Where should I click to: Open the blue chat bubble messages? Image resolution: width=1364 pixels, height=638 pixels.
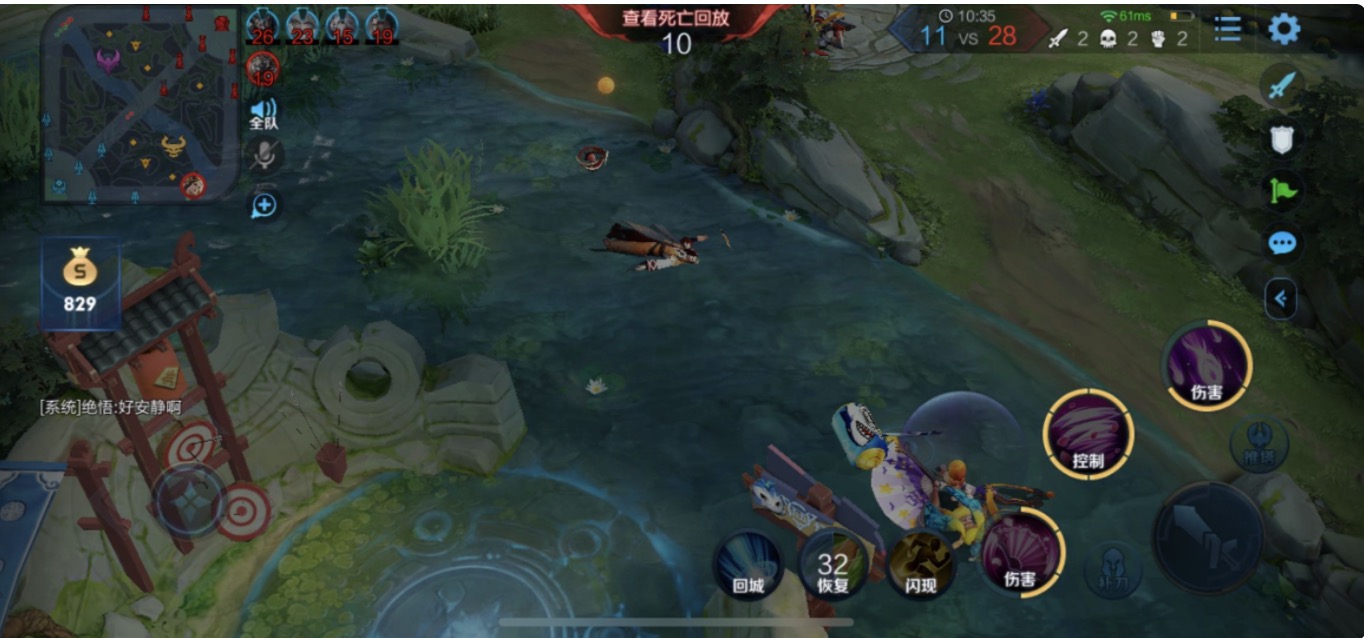1281,243
